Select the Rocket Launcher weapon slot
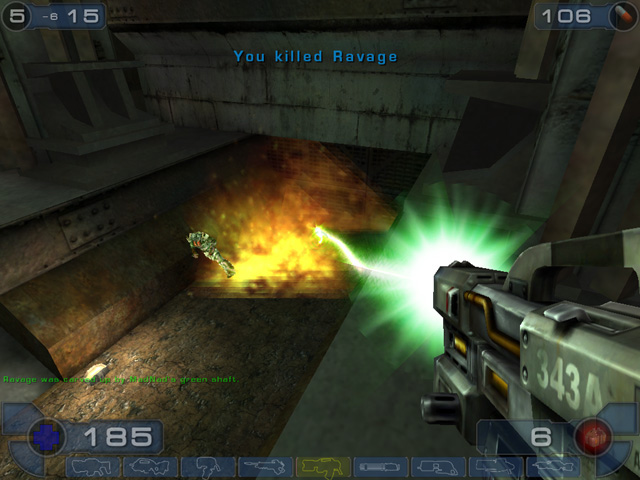The height and width of the screenshot is (480, 640). (496, 467)
